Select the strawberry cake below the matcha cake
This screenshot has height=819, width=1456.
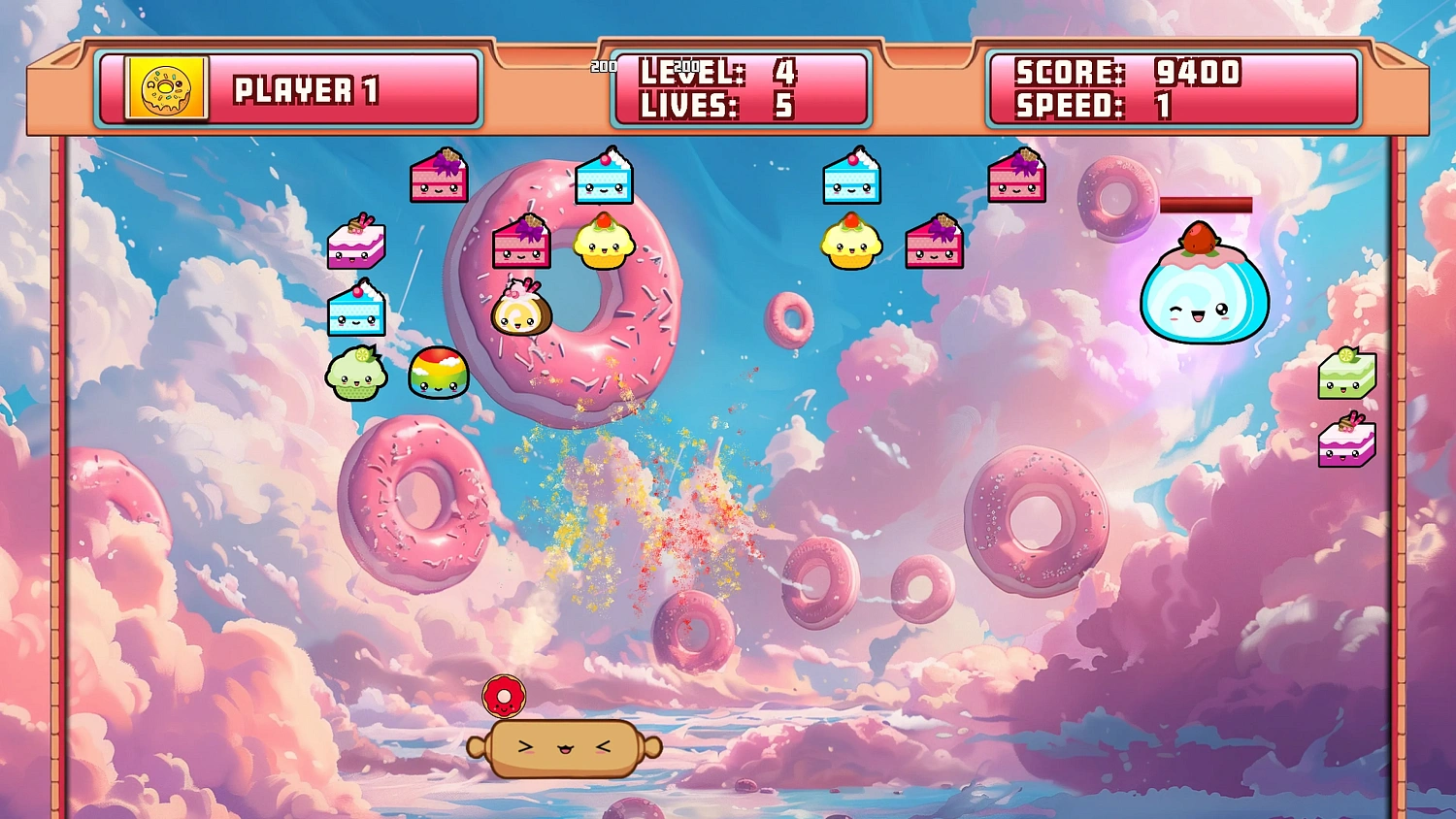1347,444
